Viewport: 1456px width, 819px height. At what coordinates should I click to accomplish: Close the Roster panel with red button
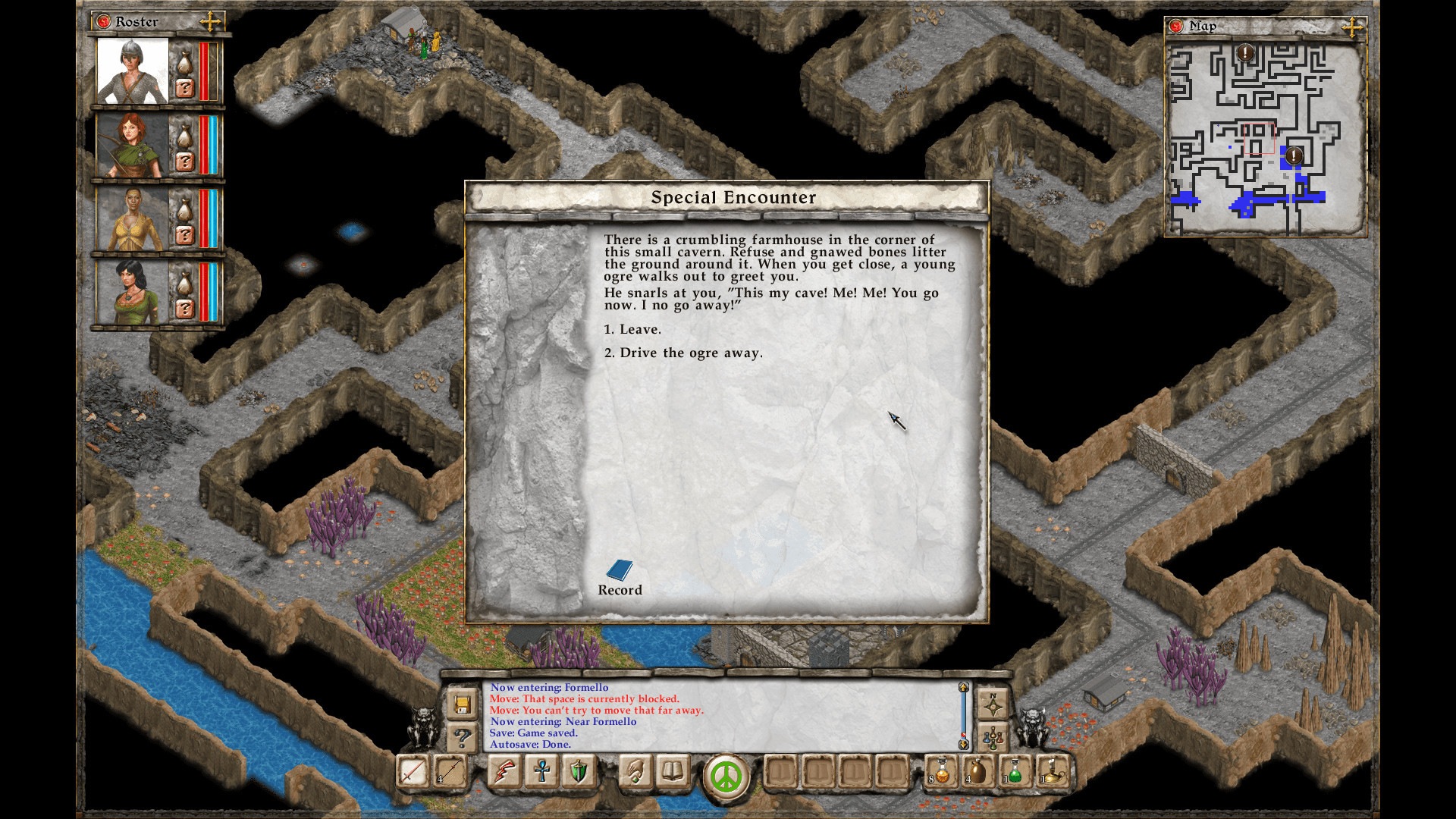[x=105, y=22]
